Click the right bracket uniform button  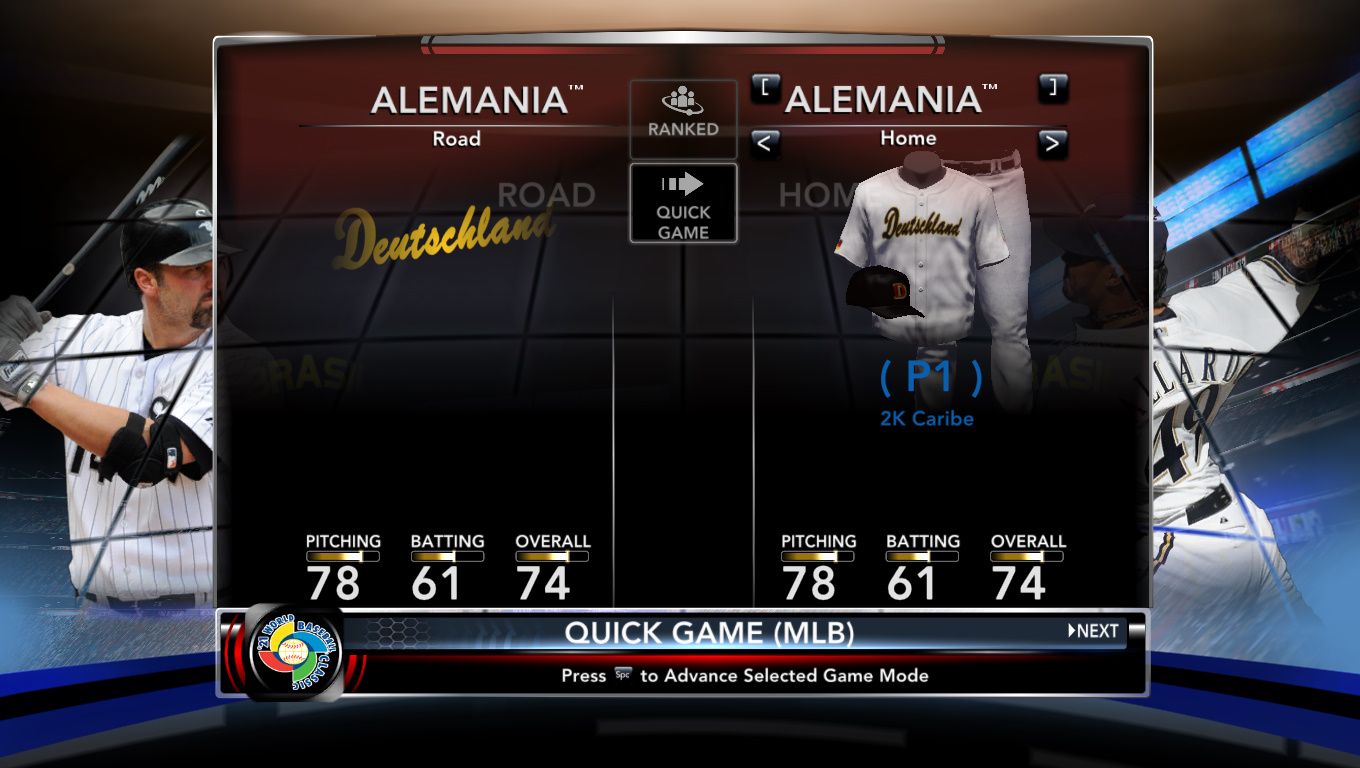point(1052,87)
